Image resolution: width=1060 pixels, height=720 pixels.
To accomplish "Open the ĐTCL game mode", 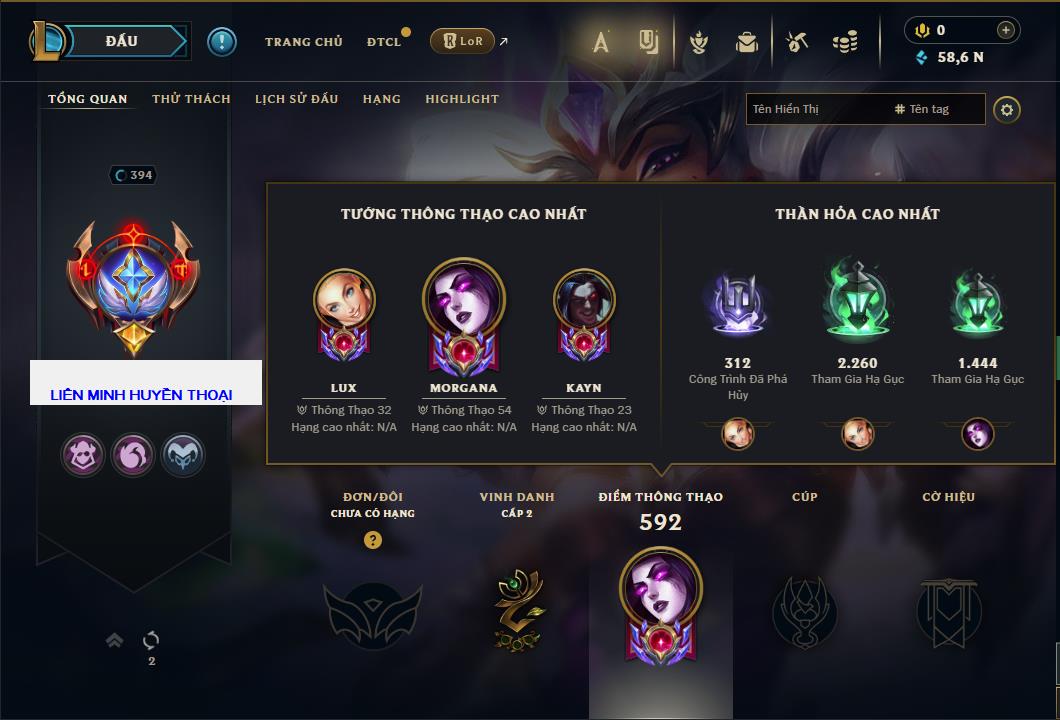I will 384,42.
